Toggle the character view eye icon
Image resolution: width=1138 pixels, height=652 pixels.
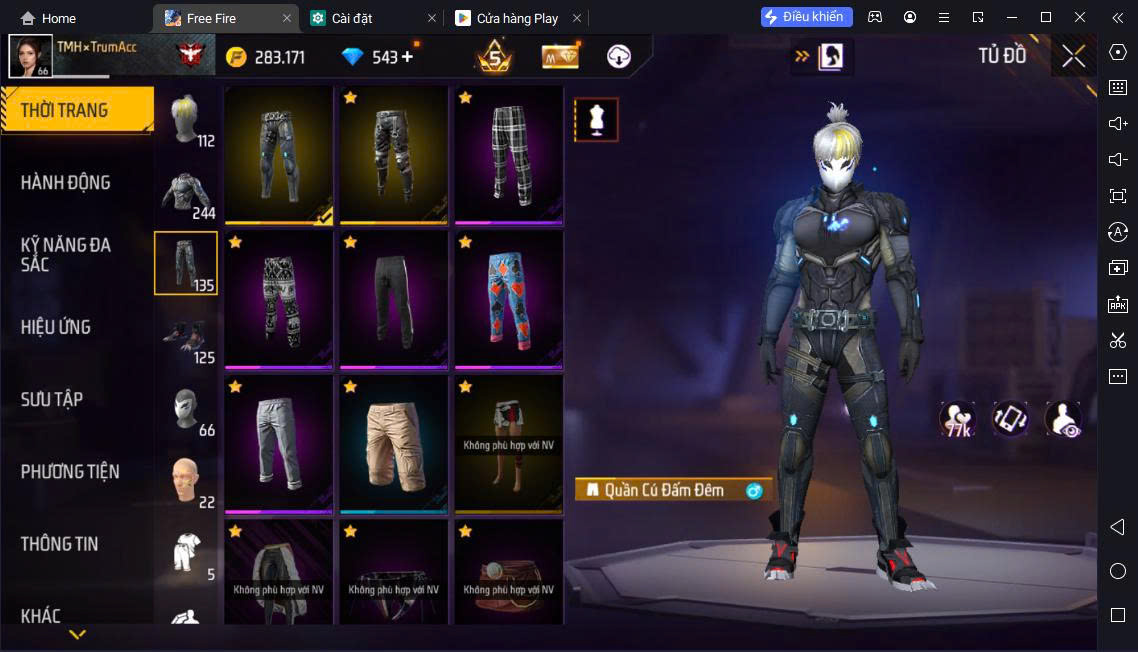1063,419
